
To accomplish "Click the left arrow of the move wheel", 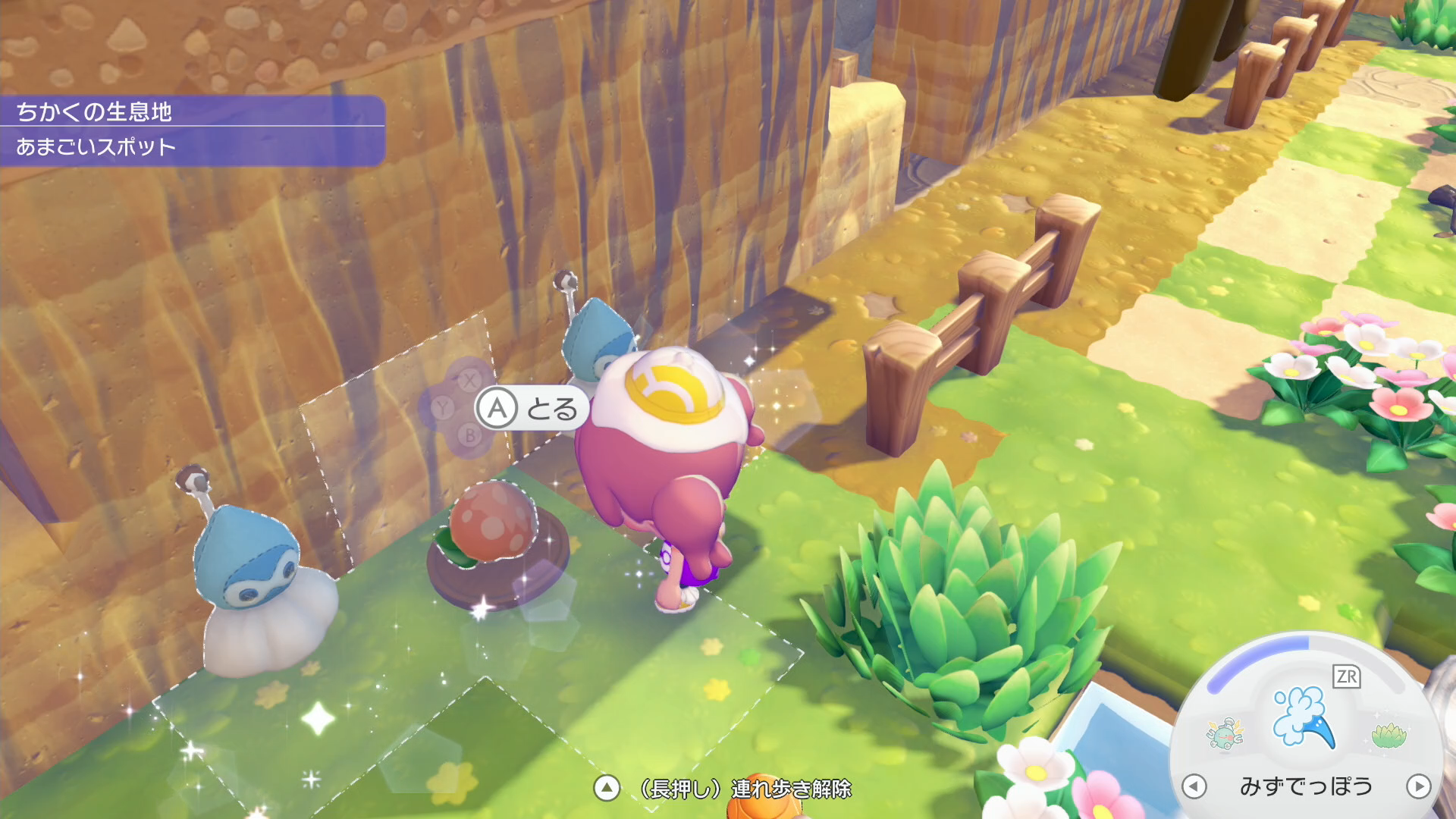I will (1194, 786).
